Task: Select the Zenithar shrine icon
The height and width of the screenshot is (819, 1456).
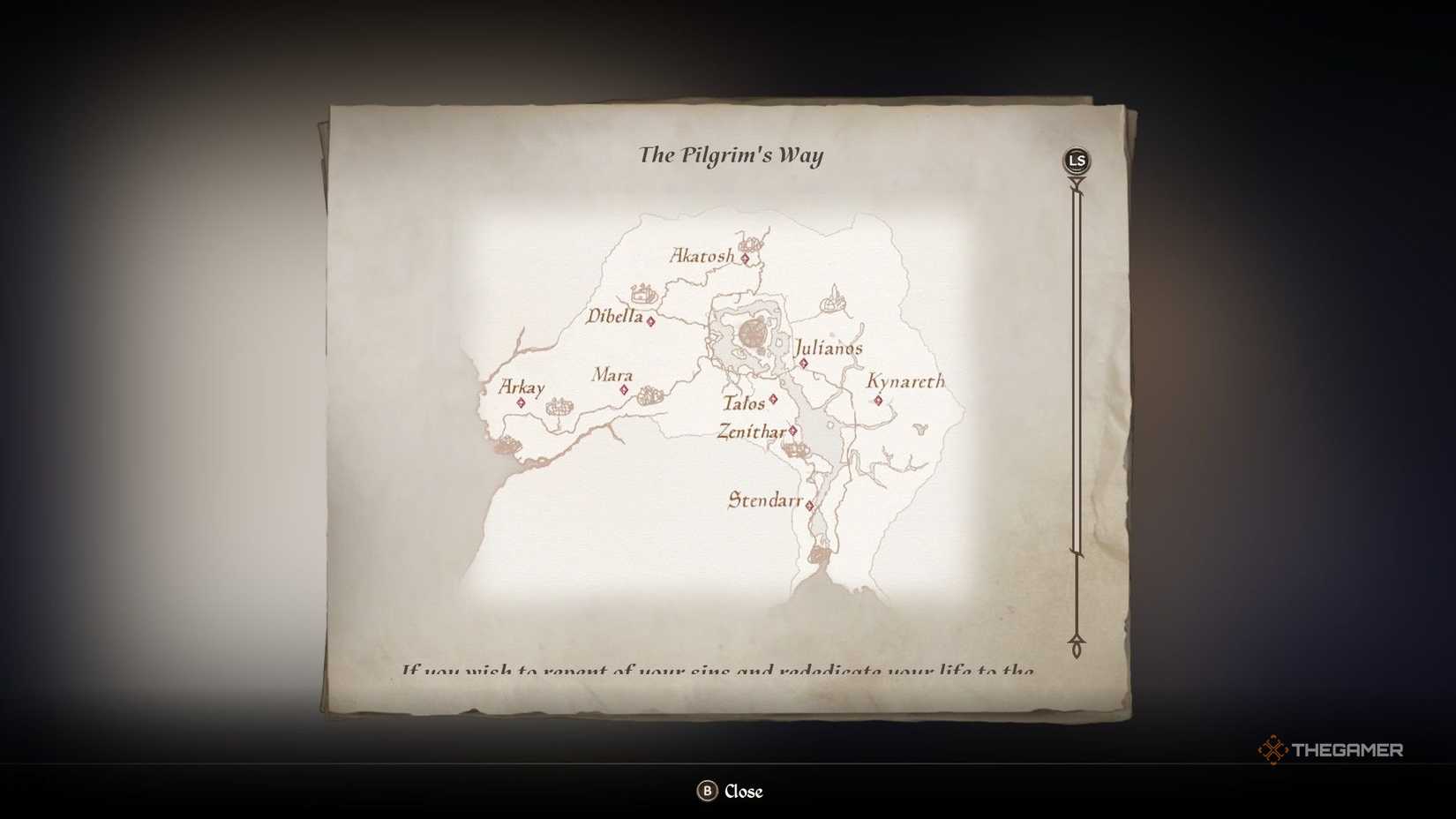Action: tap(794, 432)
